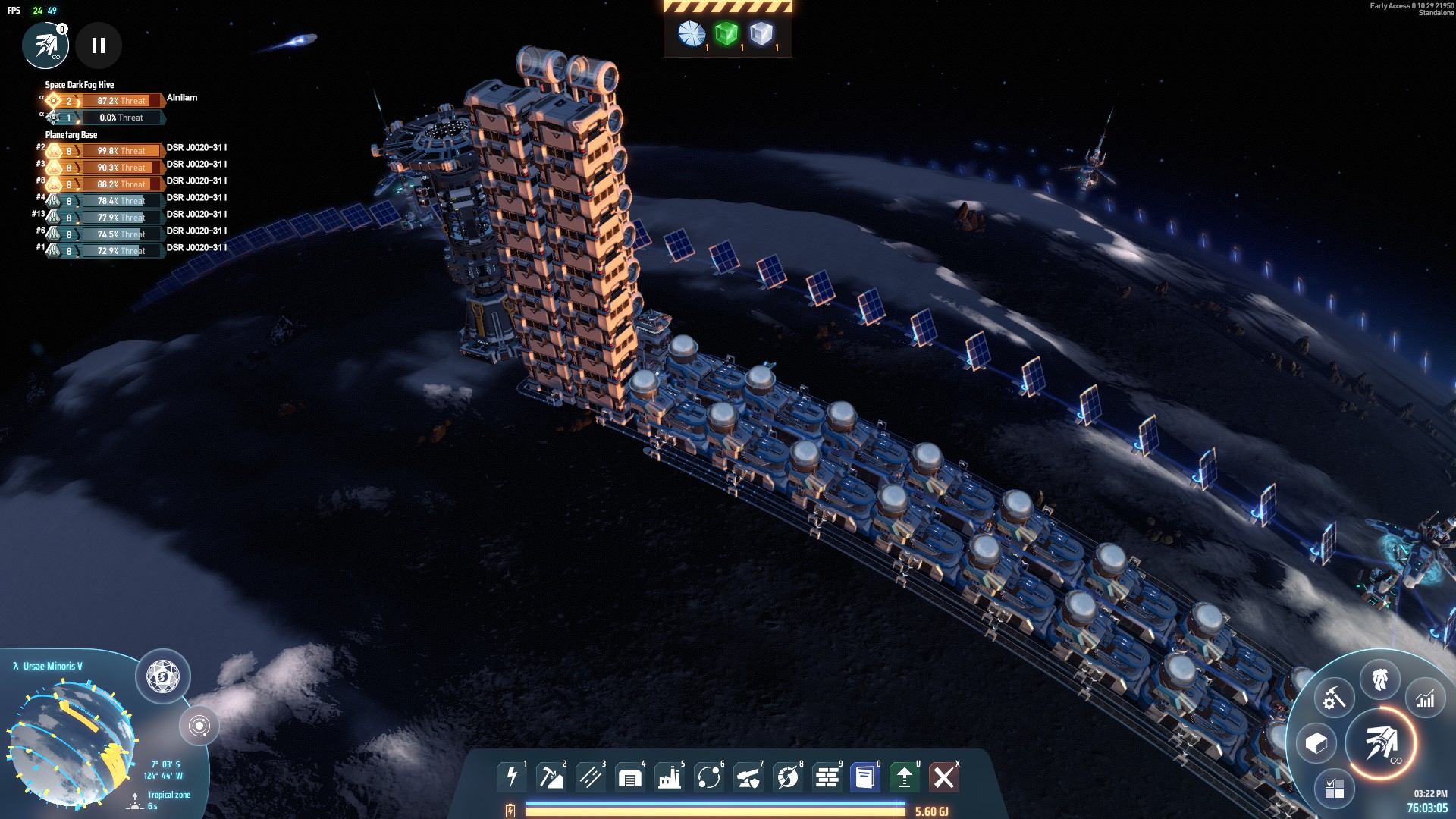This screenshot has height=819, width=1456.
Task: Activate the red dismantle X button
Action: (x=944, y=777)
